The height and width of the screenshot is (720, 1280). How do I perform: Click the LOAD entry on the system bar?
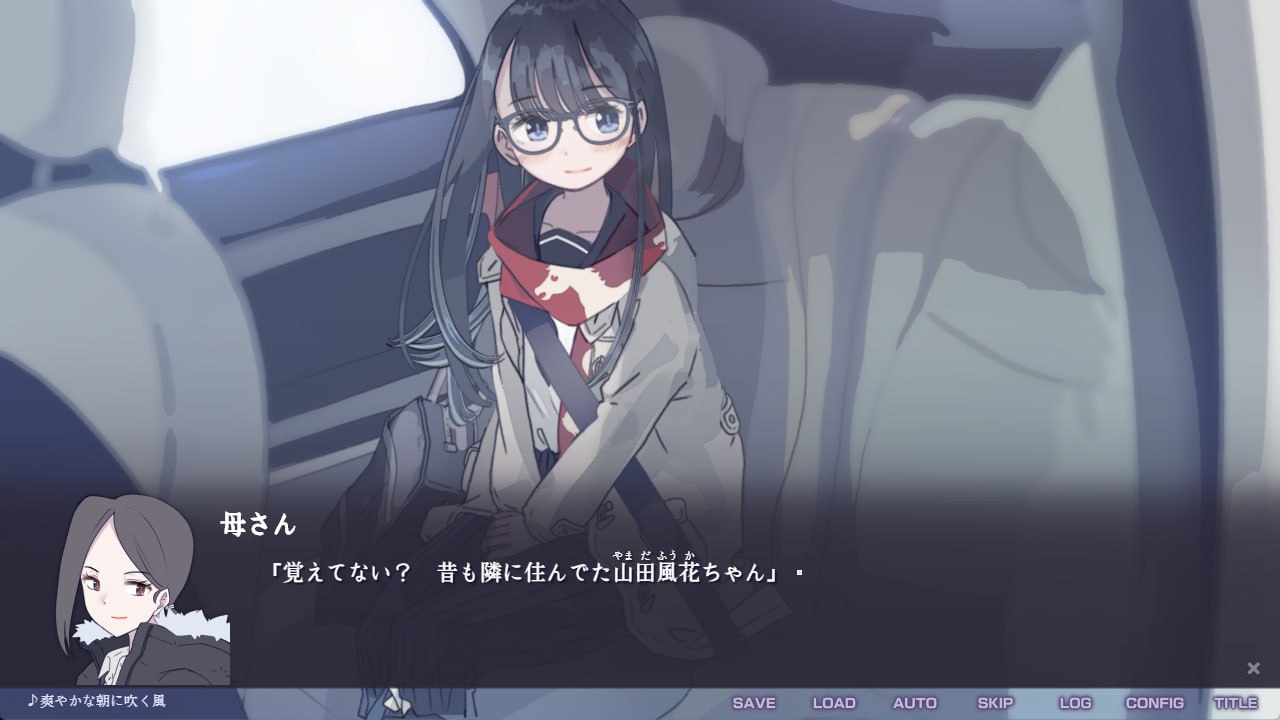click(834, 703)
